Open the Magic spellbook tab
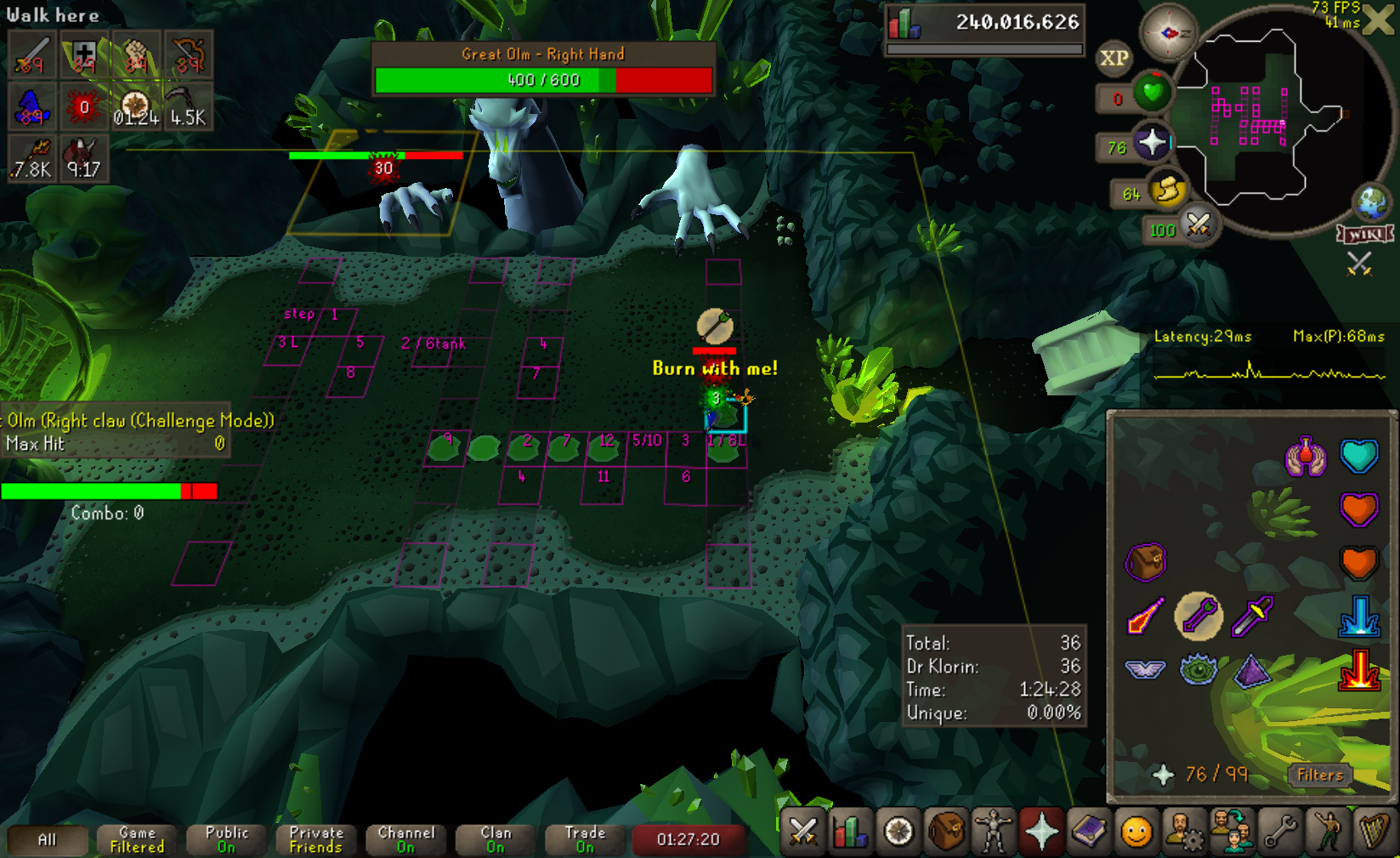This screenshot has height=858, width=1400. click(x=1089, y=832)
